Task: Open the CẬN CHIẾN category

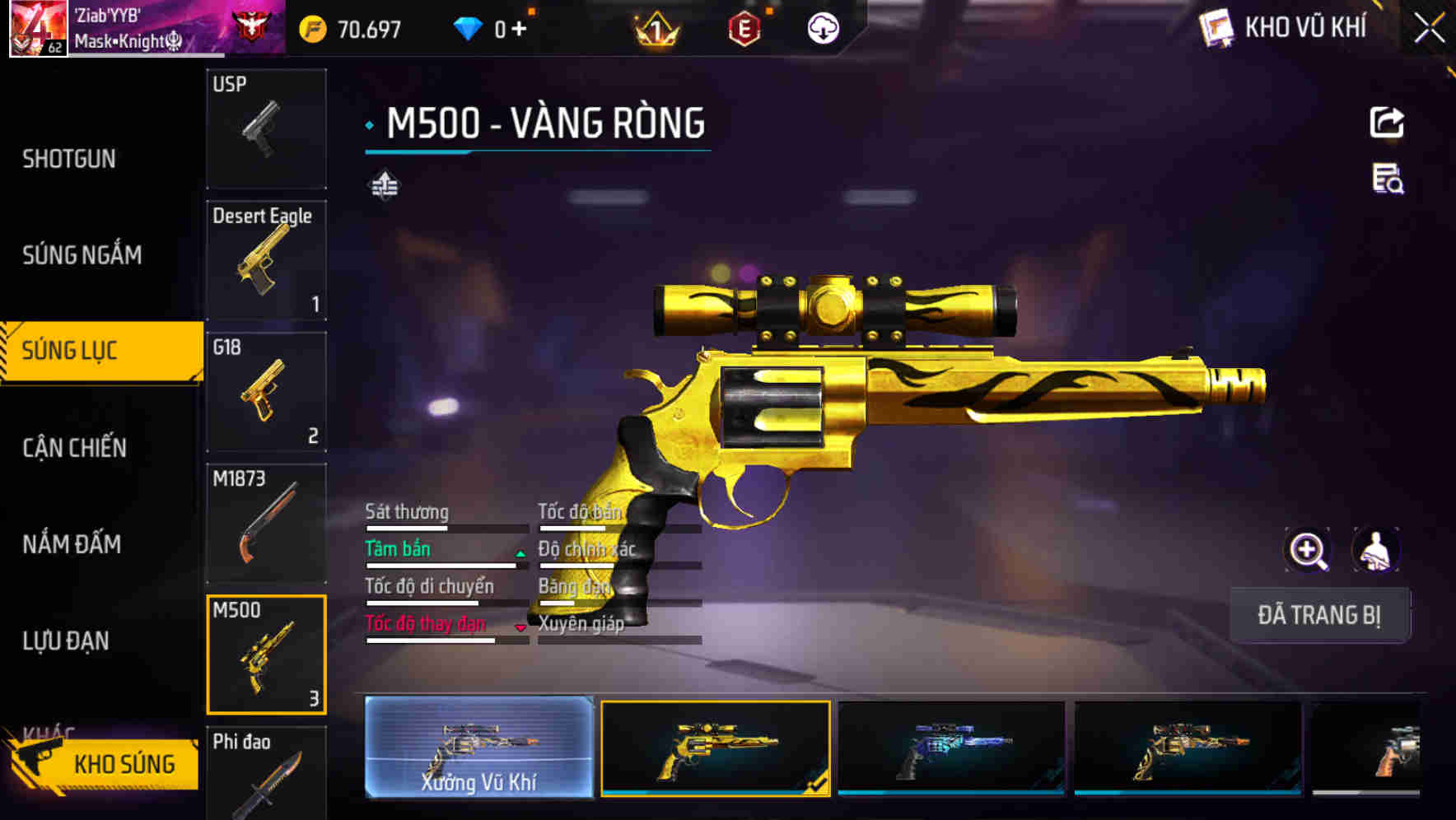Action: click(74, 448)
